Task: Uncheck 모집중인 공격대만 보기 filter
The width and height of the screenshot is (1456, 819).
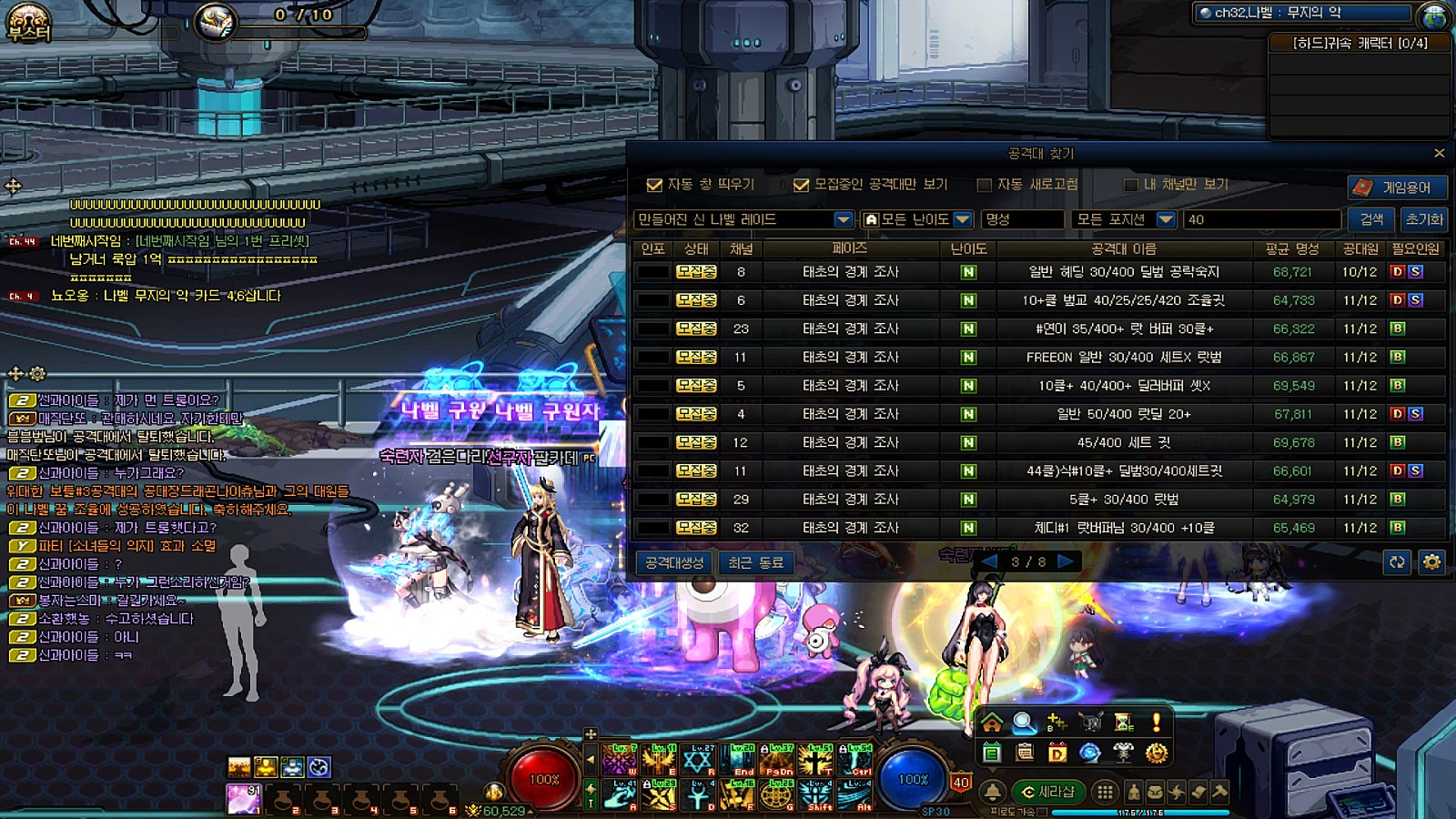Action: pos(801,185)
